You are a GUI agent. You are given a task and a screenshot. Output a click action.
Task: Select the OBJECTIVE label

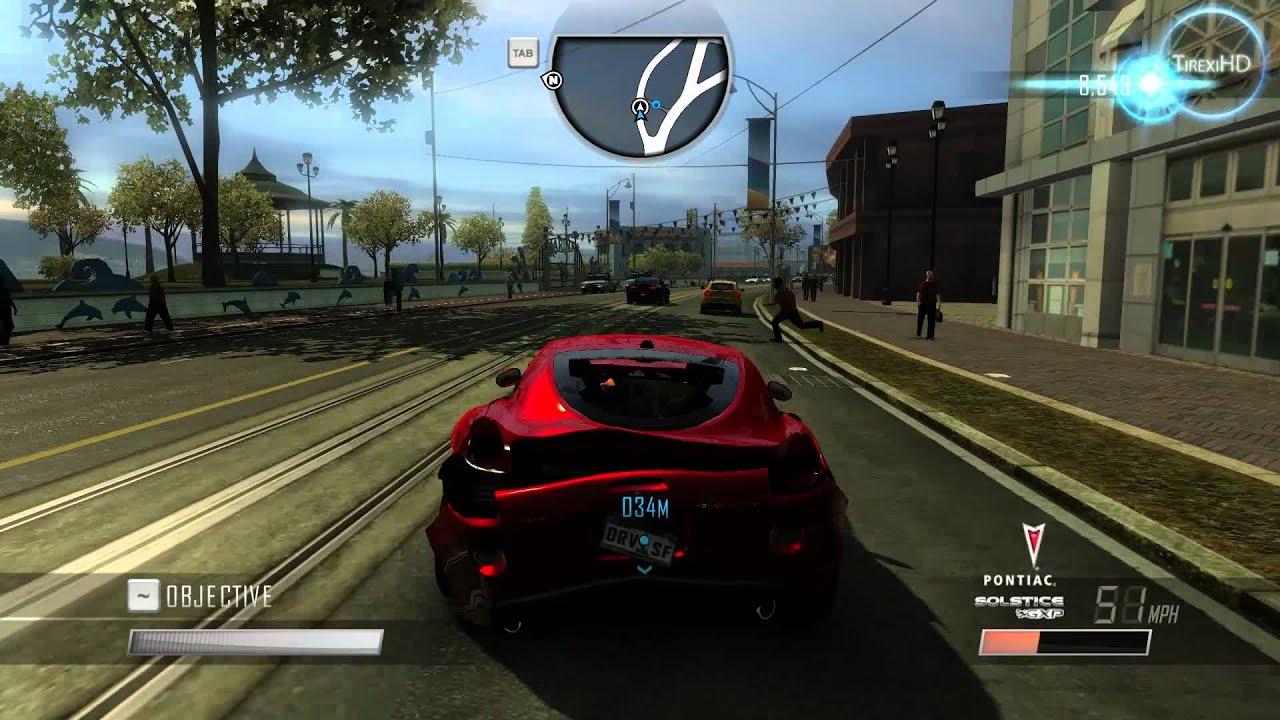coord(220,594)
